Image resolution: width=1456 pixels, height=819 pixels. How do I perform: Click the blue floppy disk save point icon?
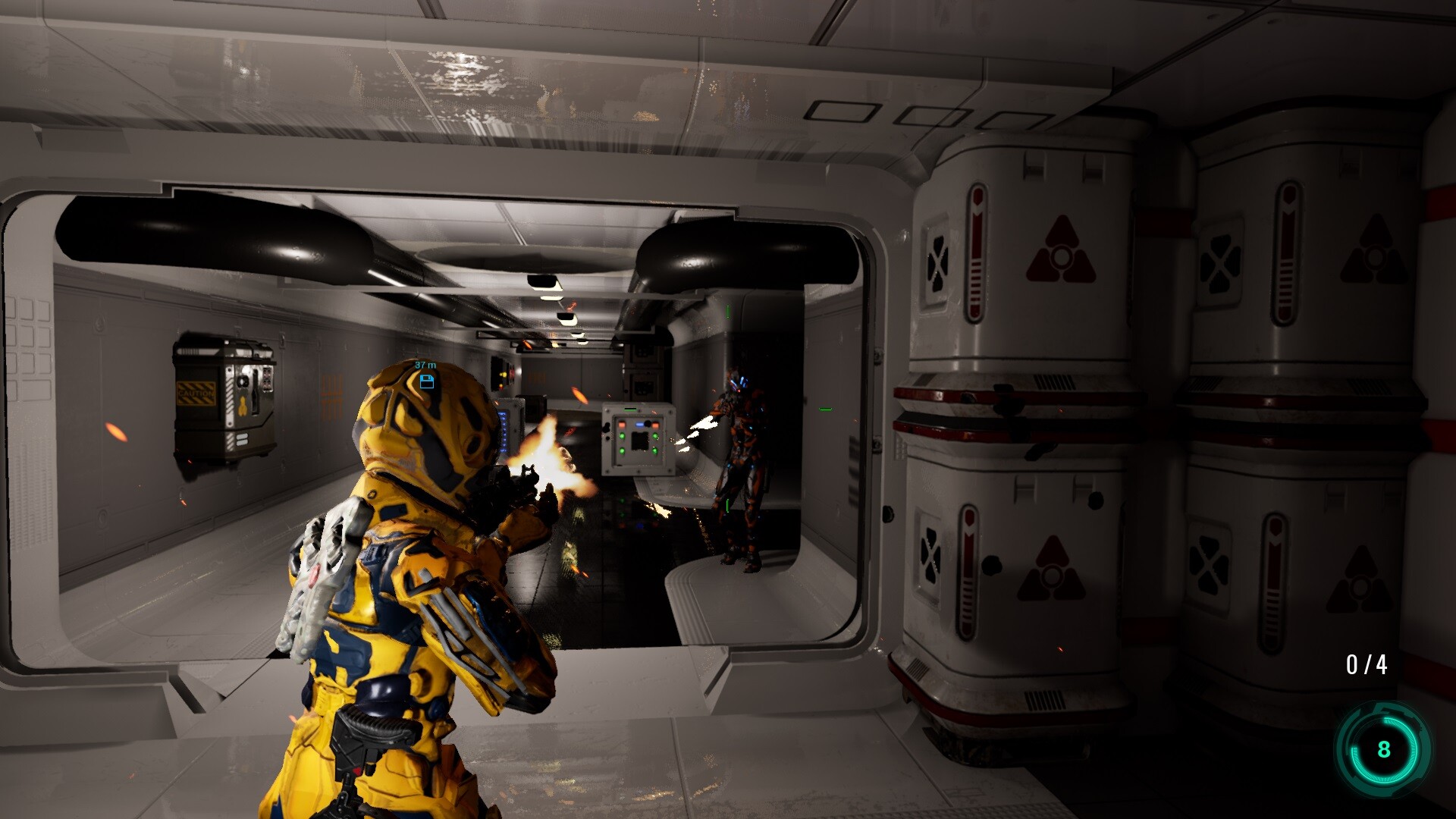point(427,382)
